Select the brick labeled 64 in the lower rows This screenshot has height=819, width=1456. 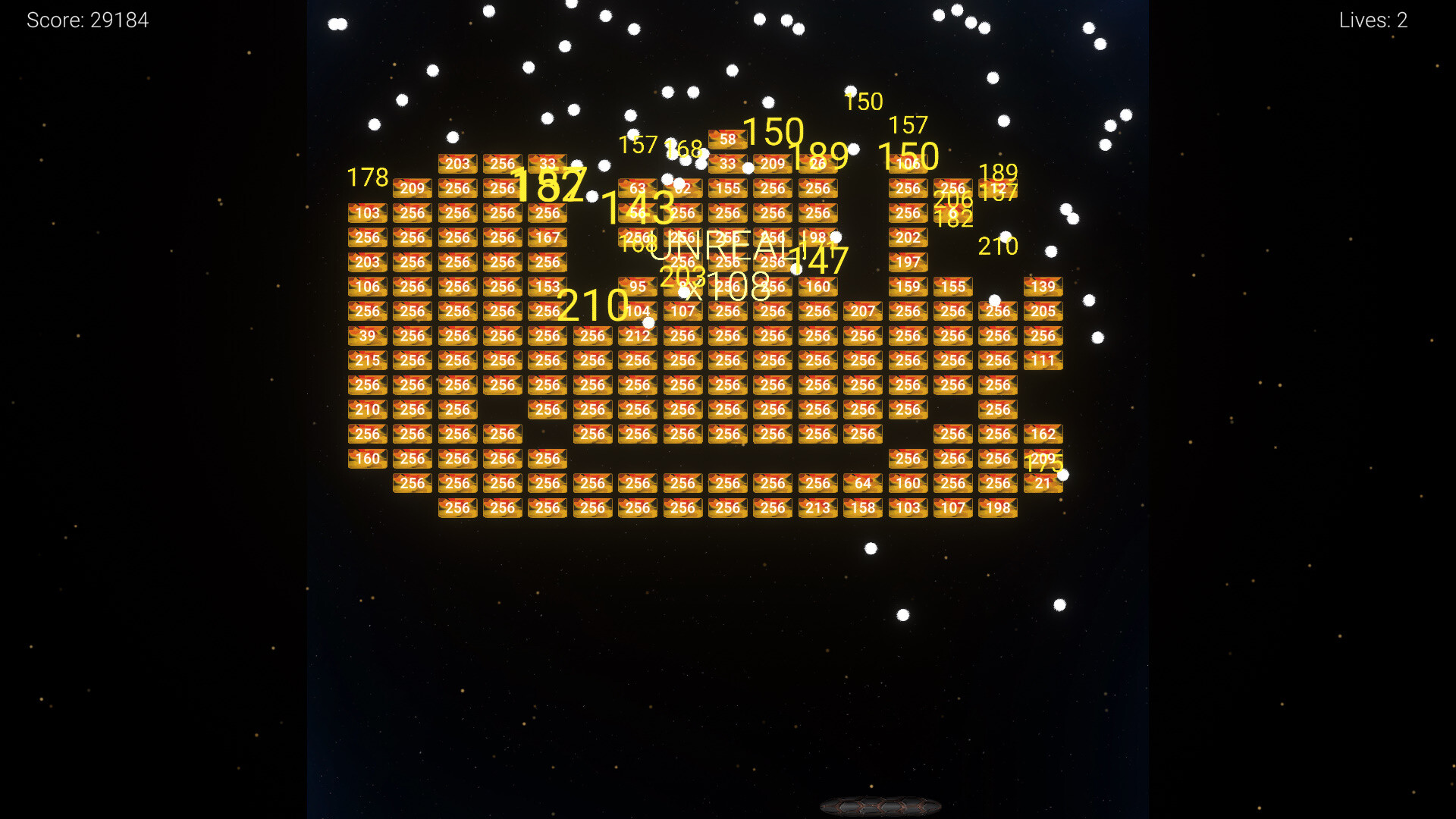pos(862,483)
